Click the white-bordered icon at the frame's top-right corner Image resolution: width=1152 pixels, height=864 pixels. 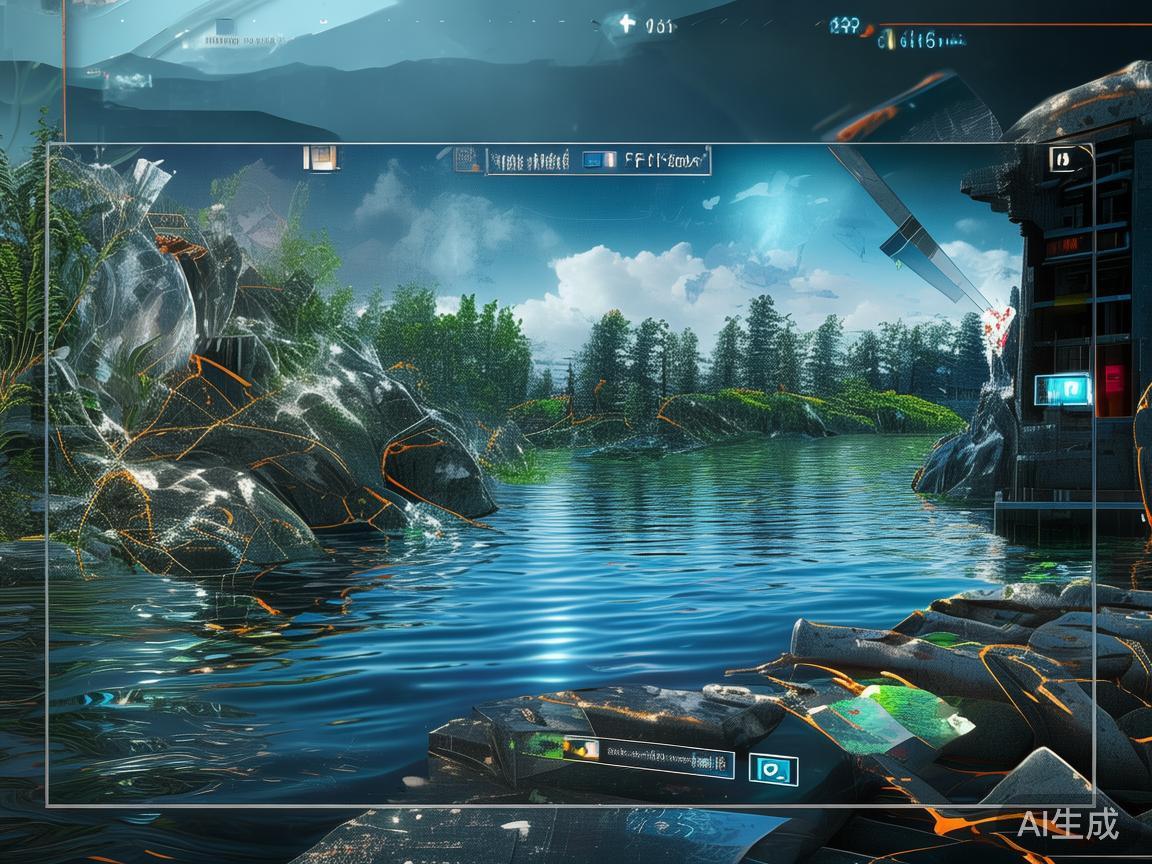(x=1063, y=158)
